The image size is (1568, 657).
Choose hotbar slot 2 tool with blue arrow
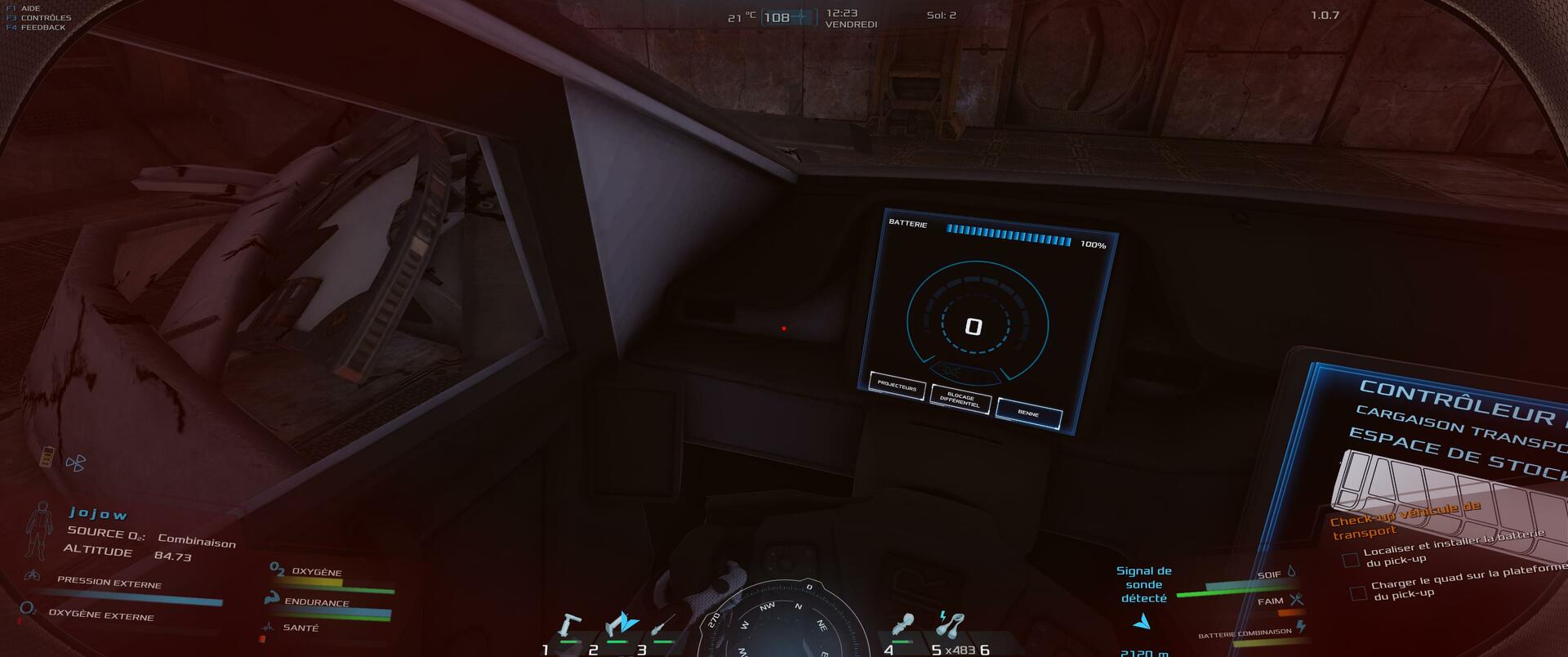pos(620,625)
